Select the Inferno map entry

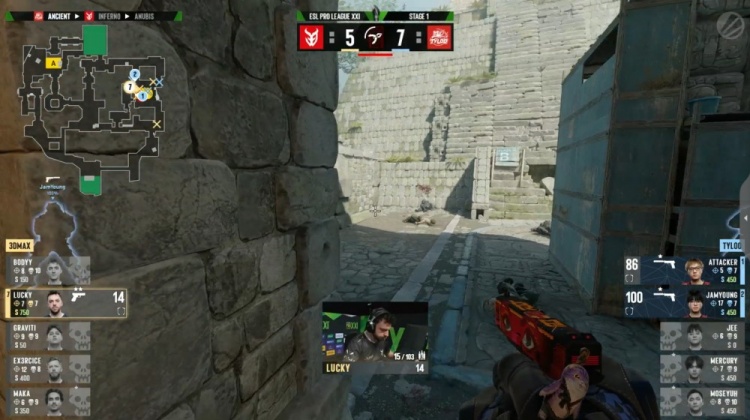pos(108,17)
